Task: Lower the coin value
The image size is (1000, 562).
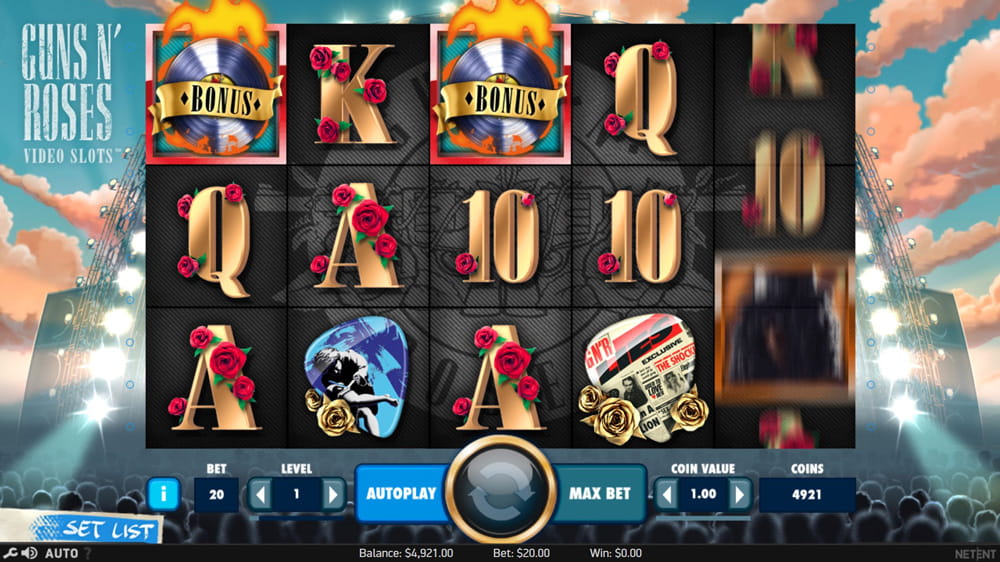Action: point(666,494)
